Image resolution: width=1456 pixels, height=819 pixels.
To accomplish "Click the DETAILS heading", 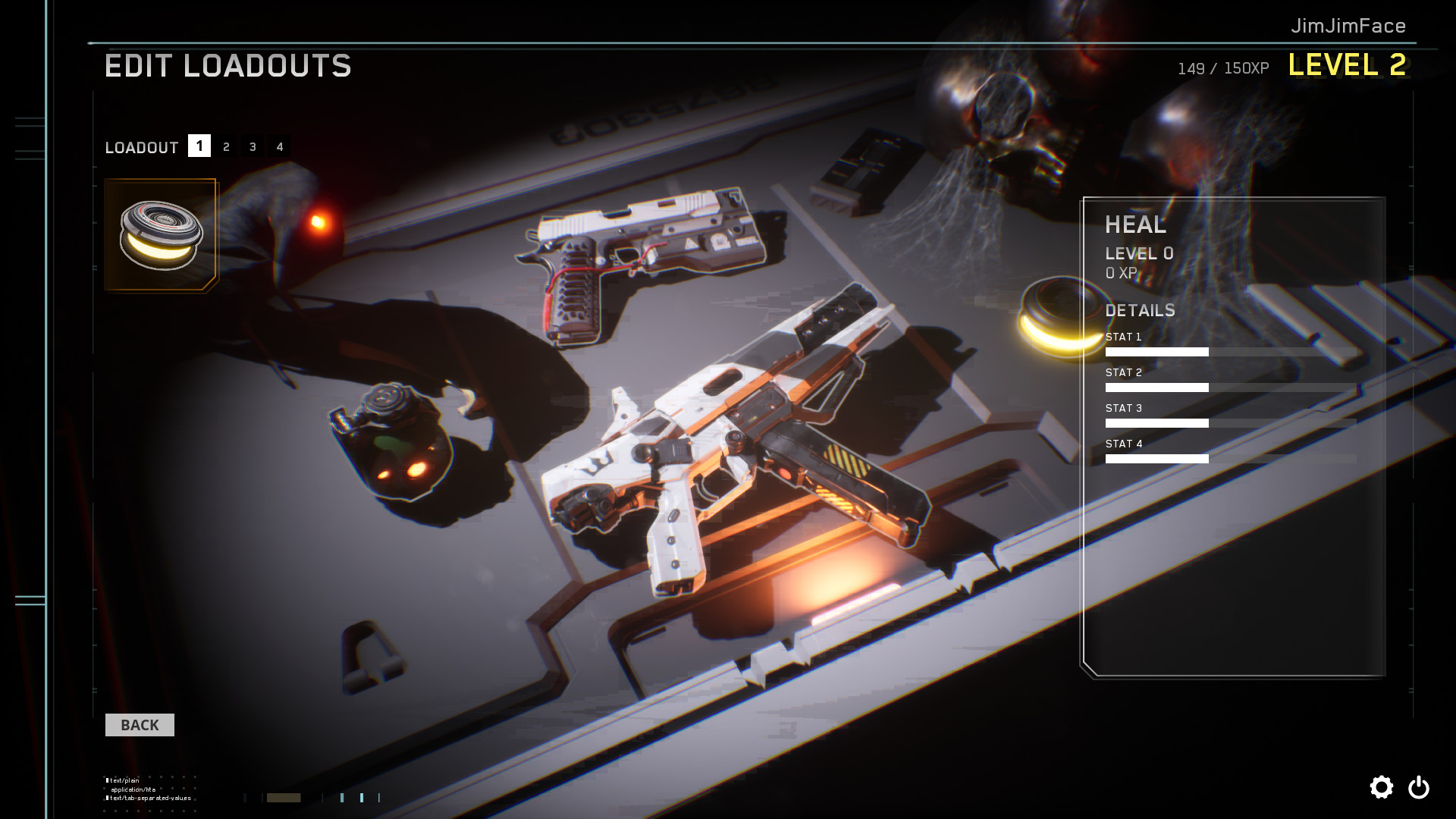I will (x=1141, y=310).
